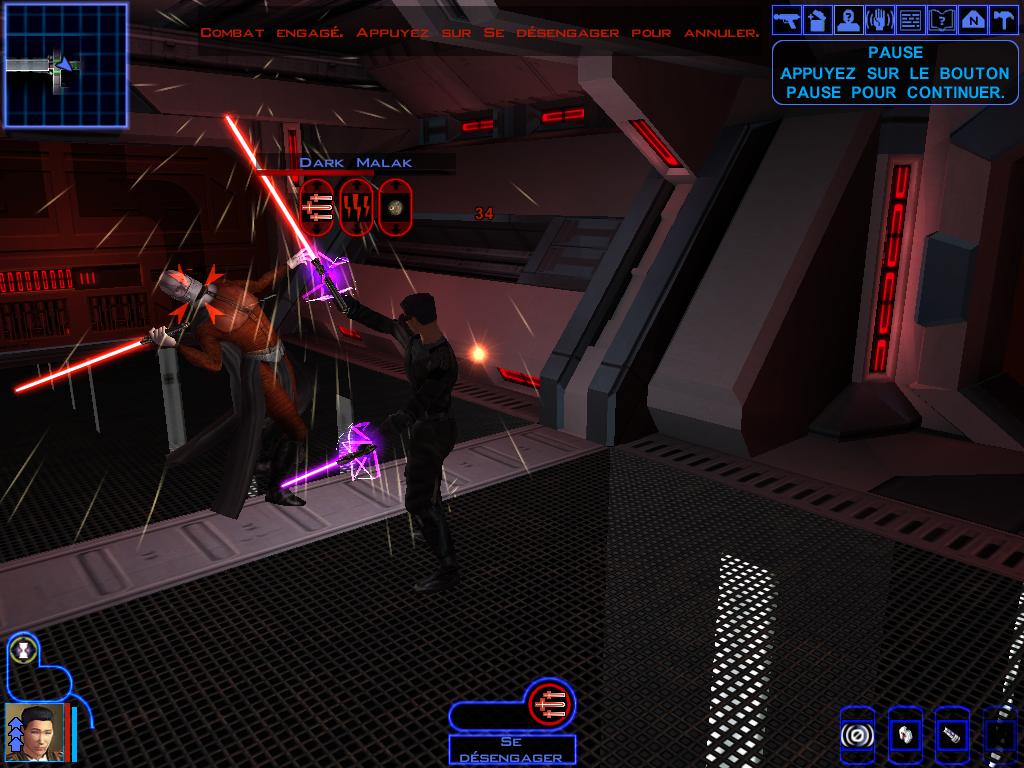Image resolution: width=1024 pixels, height=768 pixels.
Task: Click the hourglass status effect icon
Action: tap(21, 651)
